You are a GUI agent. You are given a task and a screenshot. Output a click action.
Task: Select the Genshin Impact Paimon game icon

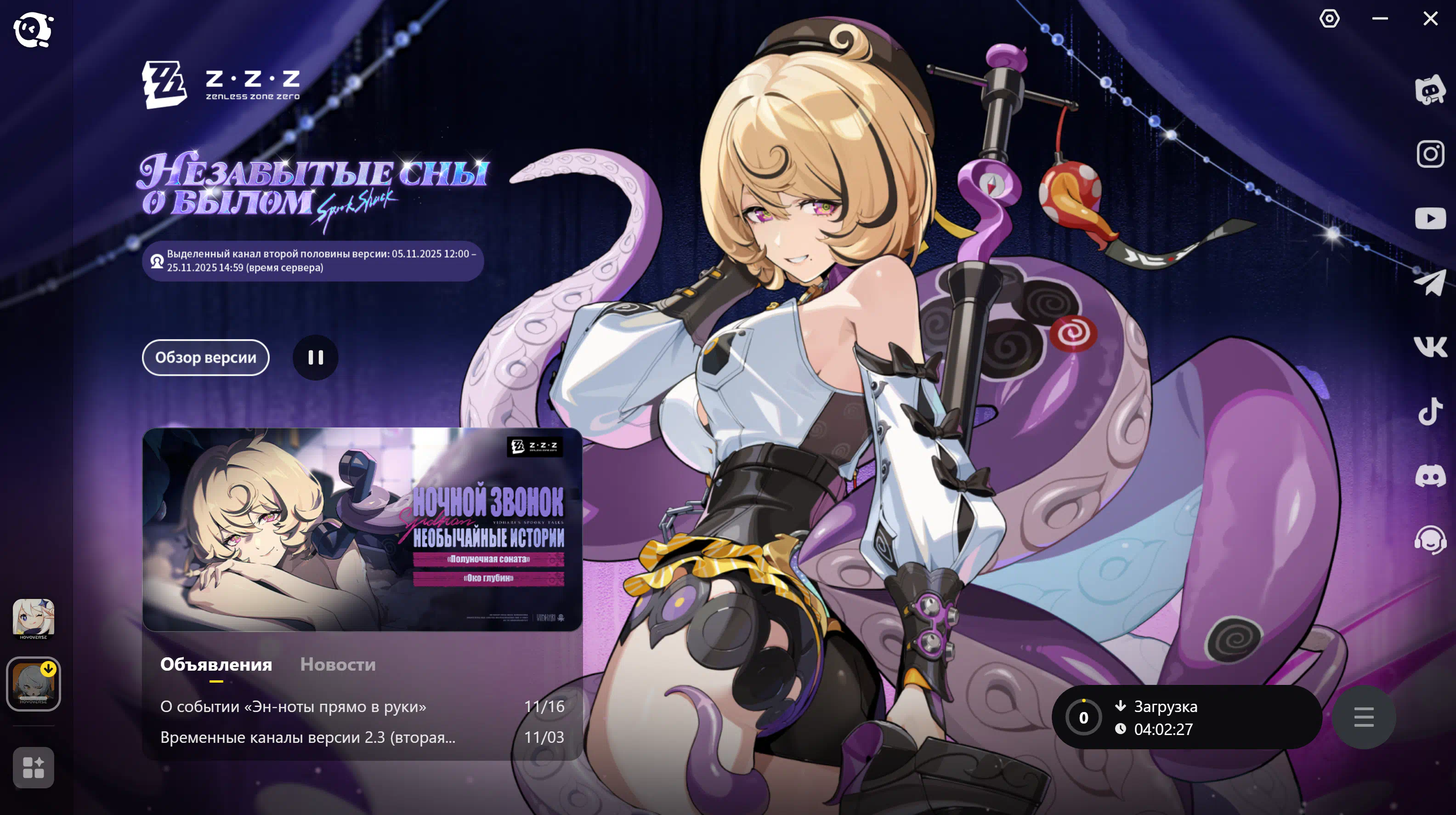pyautogui.click(x=34, y=619)
